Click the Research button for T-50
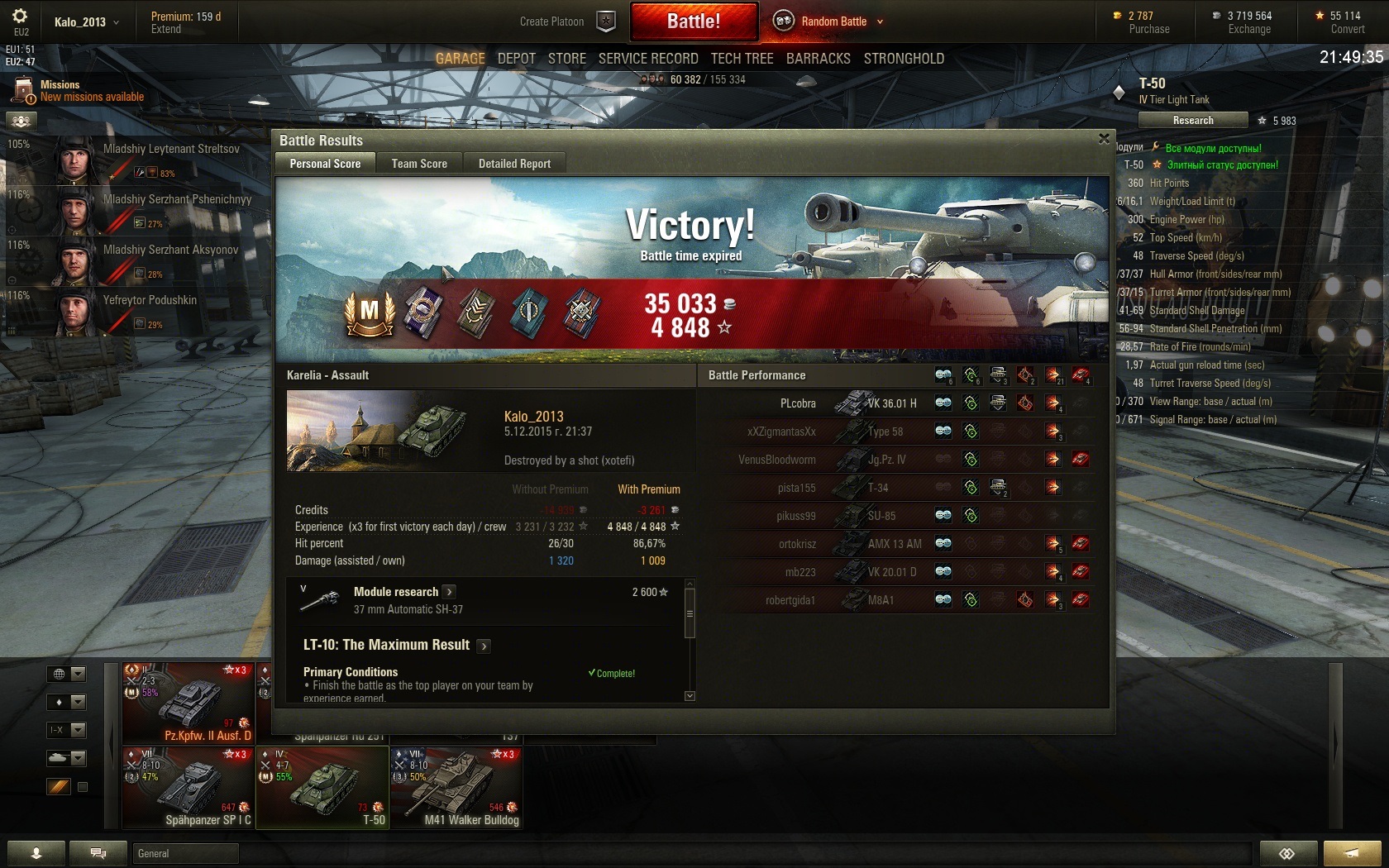Screen dimensions: 1389x868 pyautogui.click(x=1192, y=121)
